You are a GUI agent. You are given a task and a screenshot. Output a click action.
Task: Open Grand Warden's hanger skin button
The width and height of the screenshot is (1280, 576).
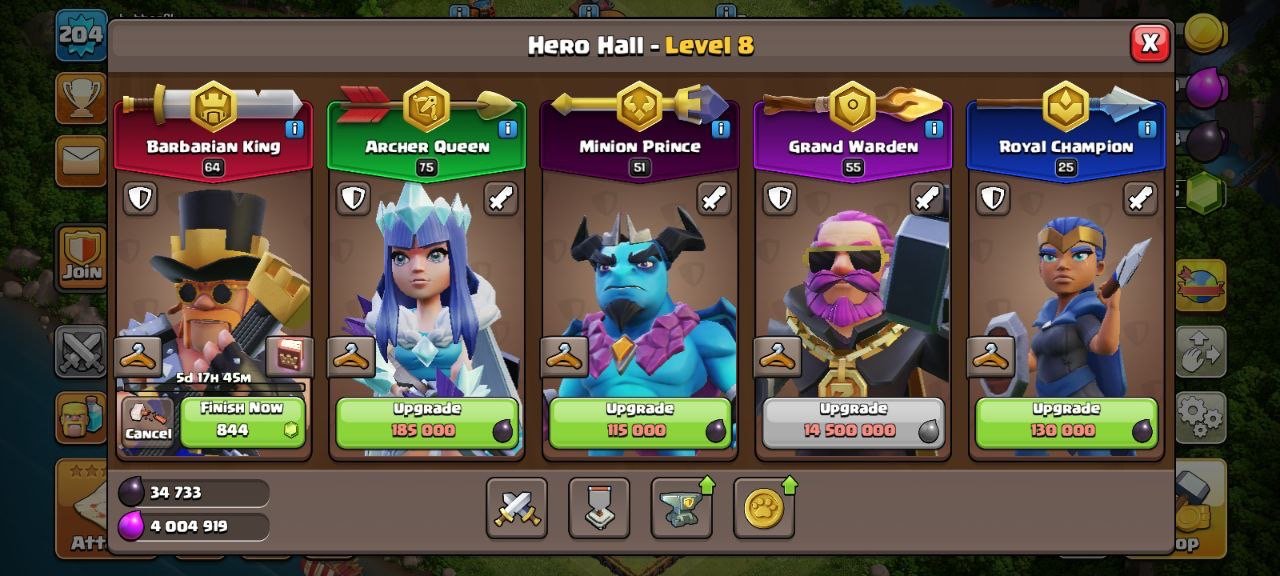click(777, 356)
